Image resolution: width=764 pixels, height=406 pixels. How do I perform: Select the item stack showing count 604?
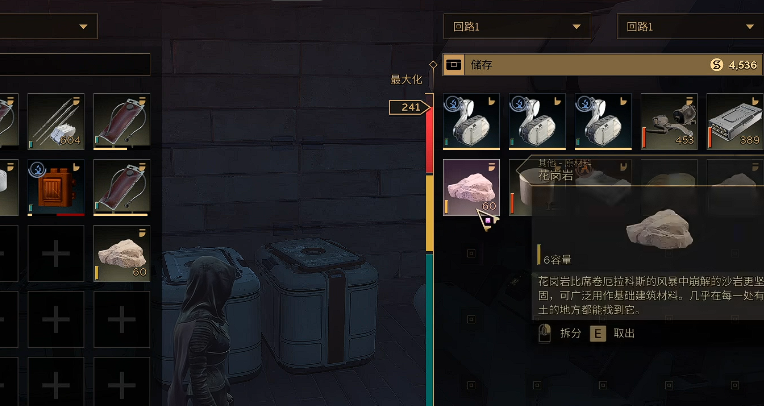[55, 121]
